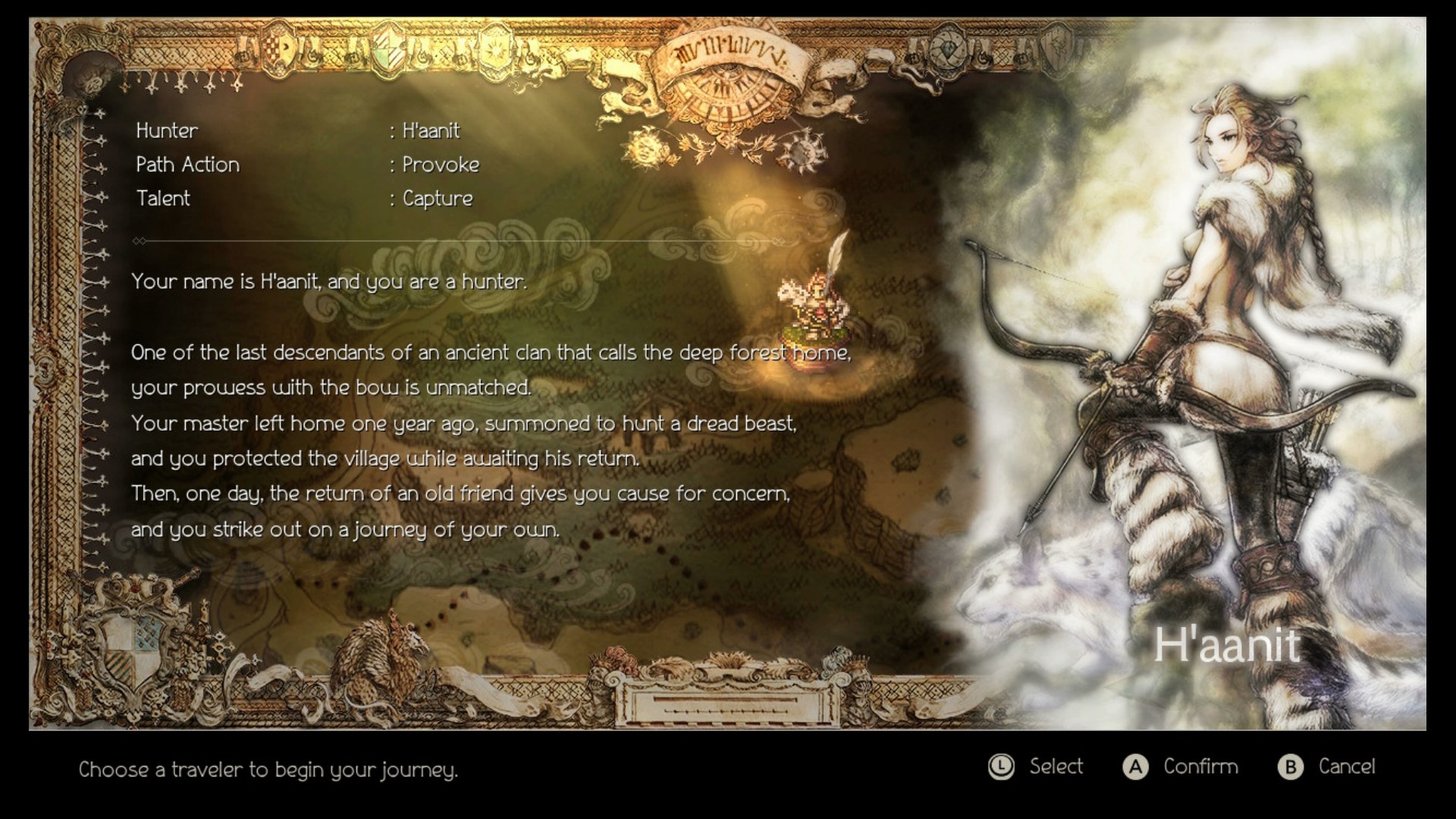
Task: Select the striped heraldic shield emblem up top
Action: click(x=389, y=50)
